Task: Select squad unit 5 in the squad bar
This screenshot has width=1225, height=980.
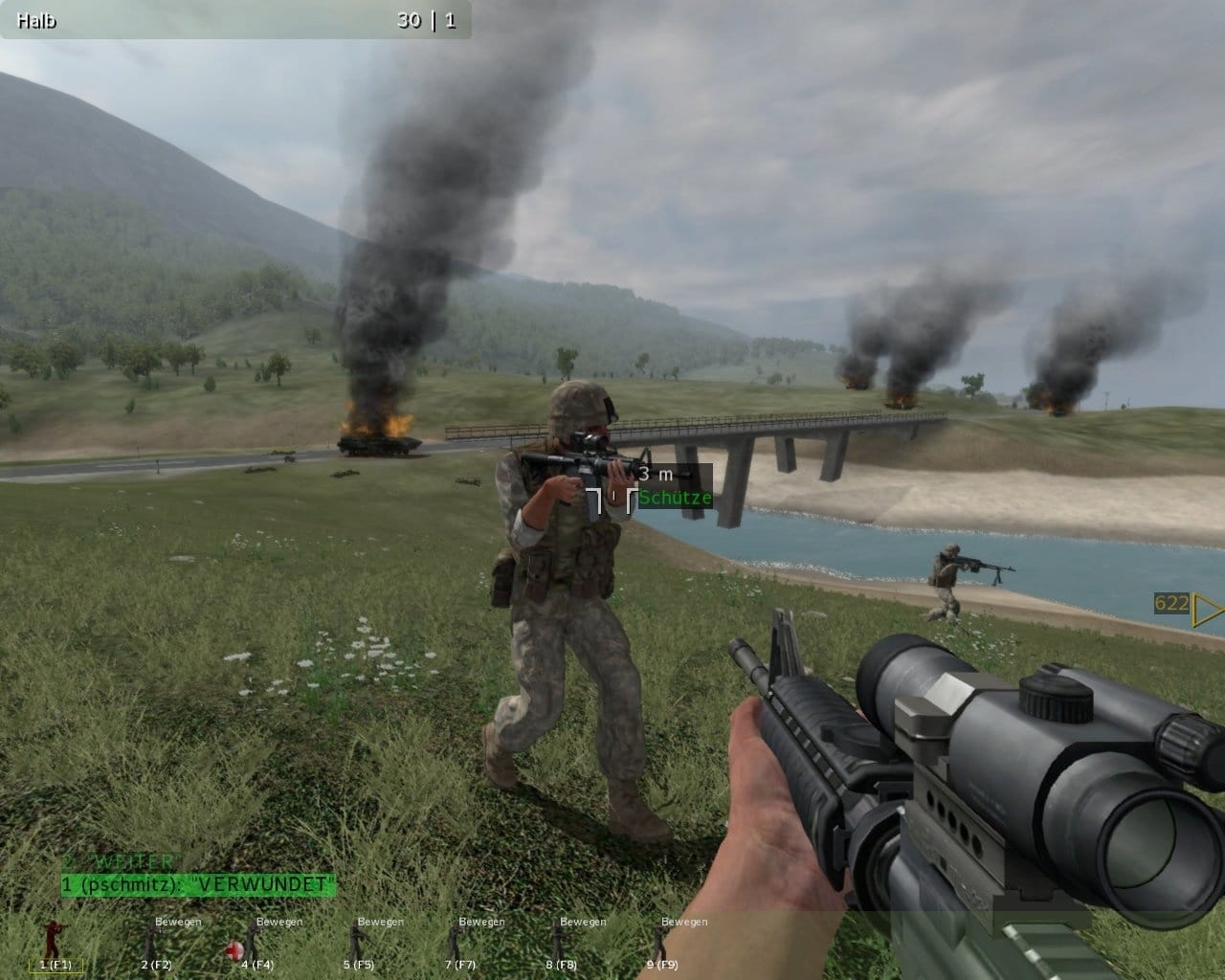Action: tap(358, 946)
